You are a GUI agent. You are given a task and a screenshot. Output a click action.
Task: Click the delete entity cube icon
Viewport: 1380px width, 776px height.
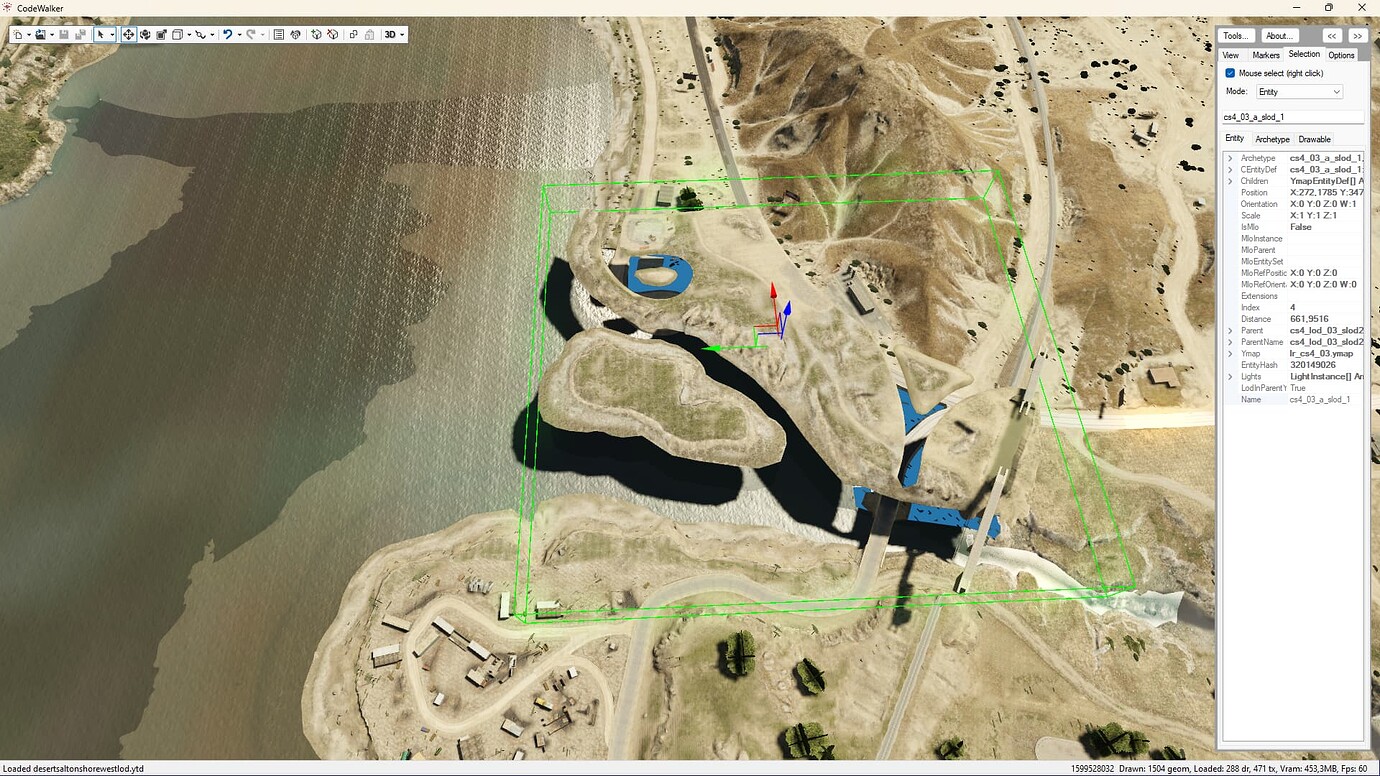click(333, 34)
